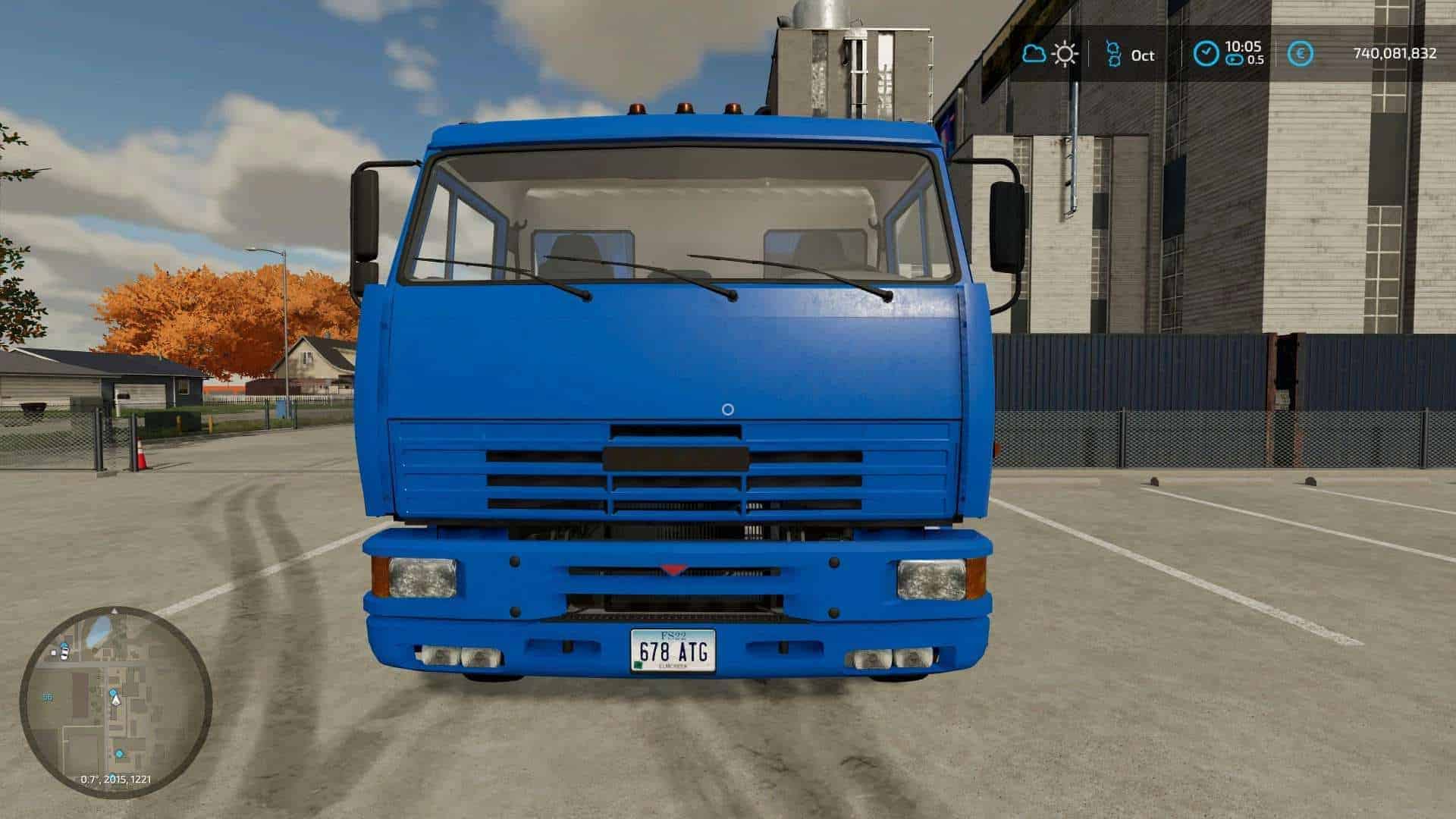Viewport: 1456px width, 819px height.
Task: Click the circular minimap
Action: tap(115, 702)
